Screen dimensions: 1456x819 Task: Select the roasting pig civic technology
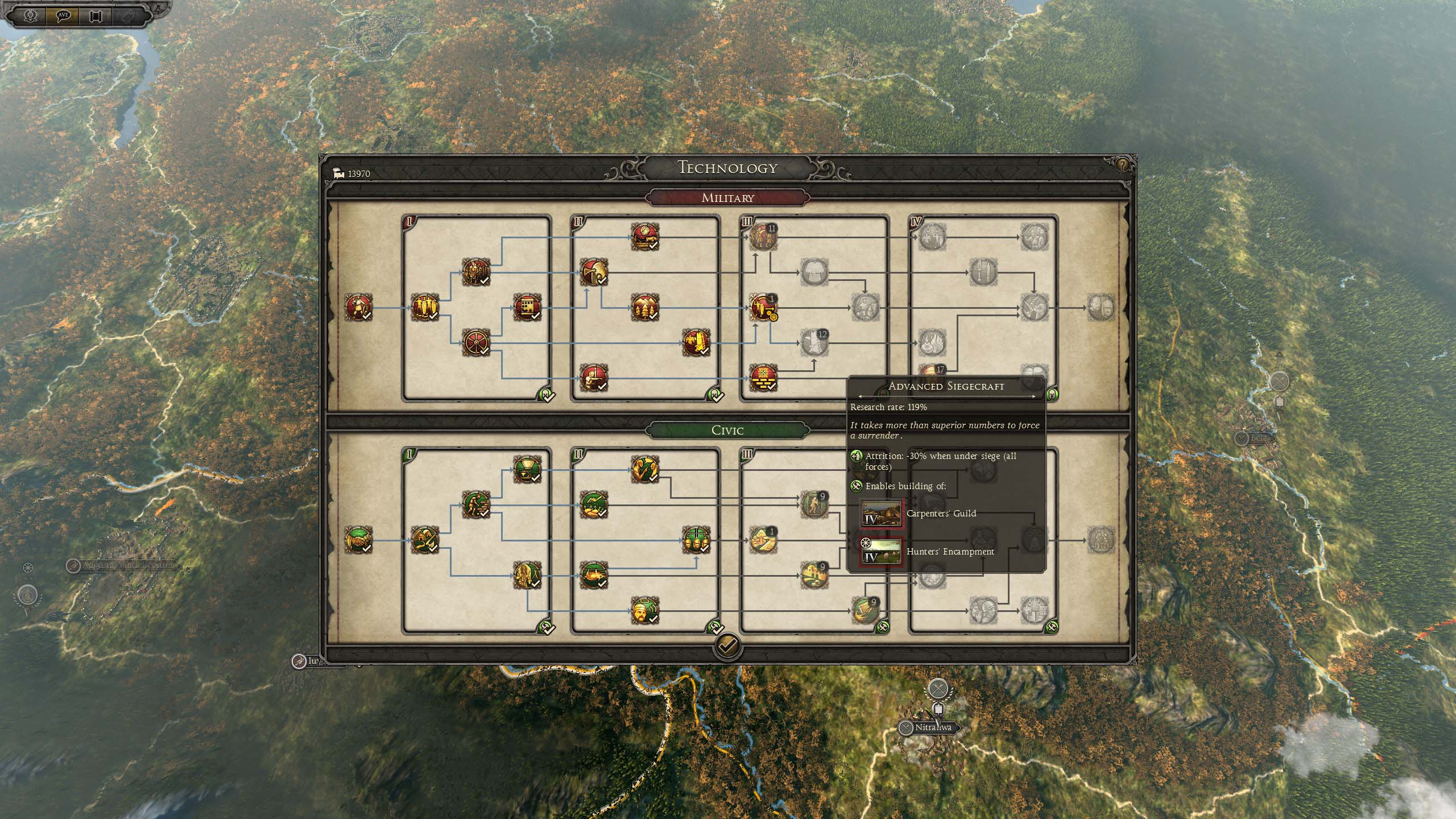pos(593,574)
